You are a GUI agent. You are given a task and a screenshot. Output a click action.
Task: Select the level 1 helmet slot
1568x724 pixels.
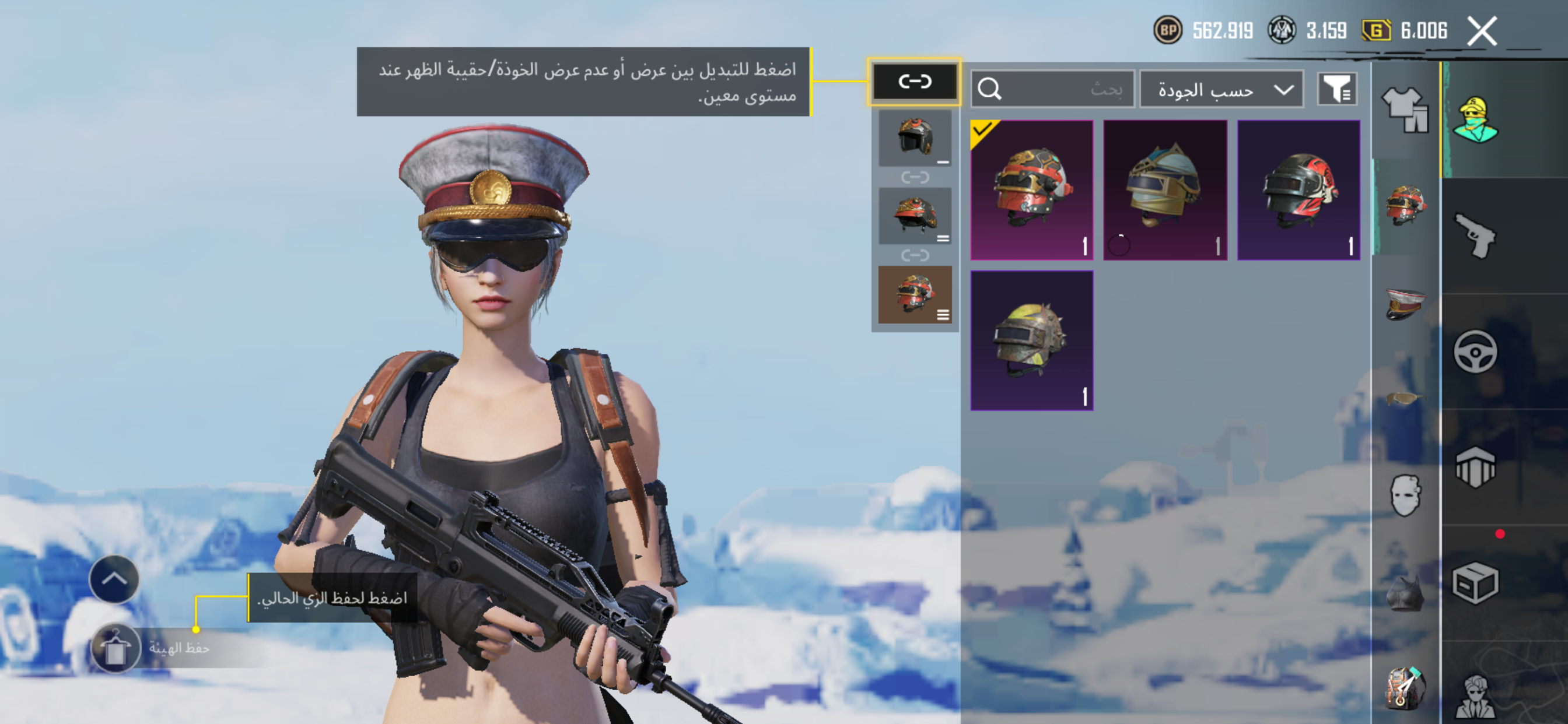pyautogui.click(x=914, y=139)
